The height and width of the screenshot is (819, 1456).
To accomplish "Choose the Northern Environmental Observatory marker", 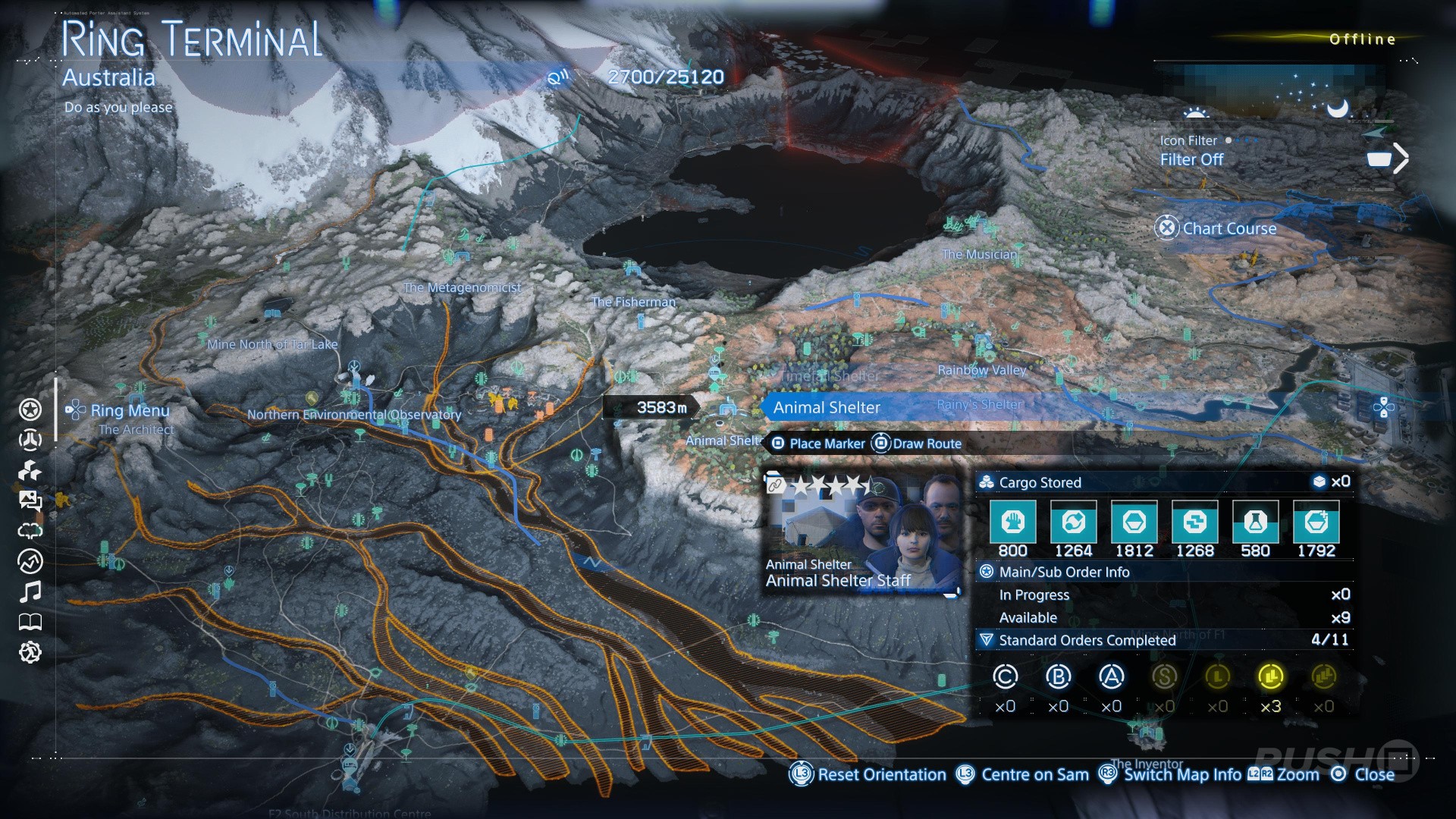I will (x=354, y=414).
